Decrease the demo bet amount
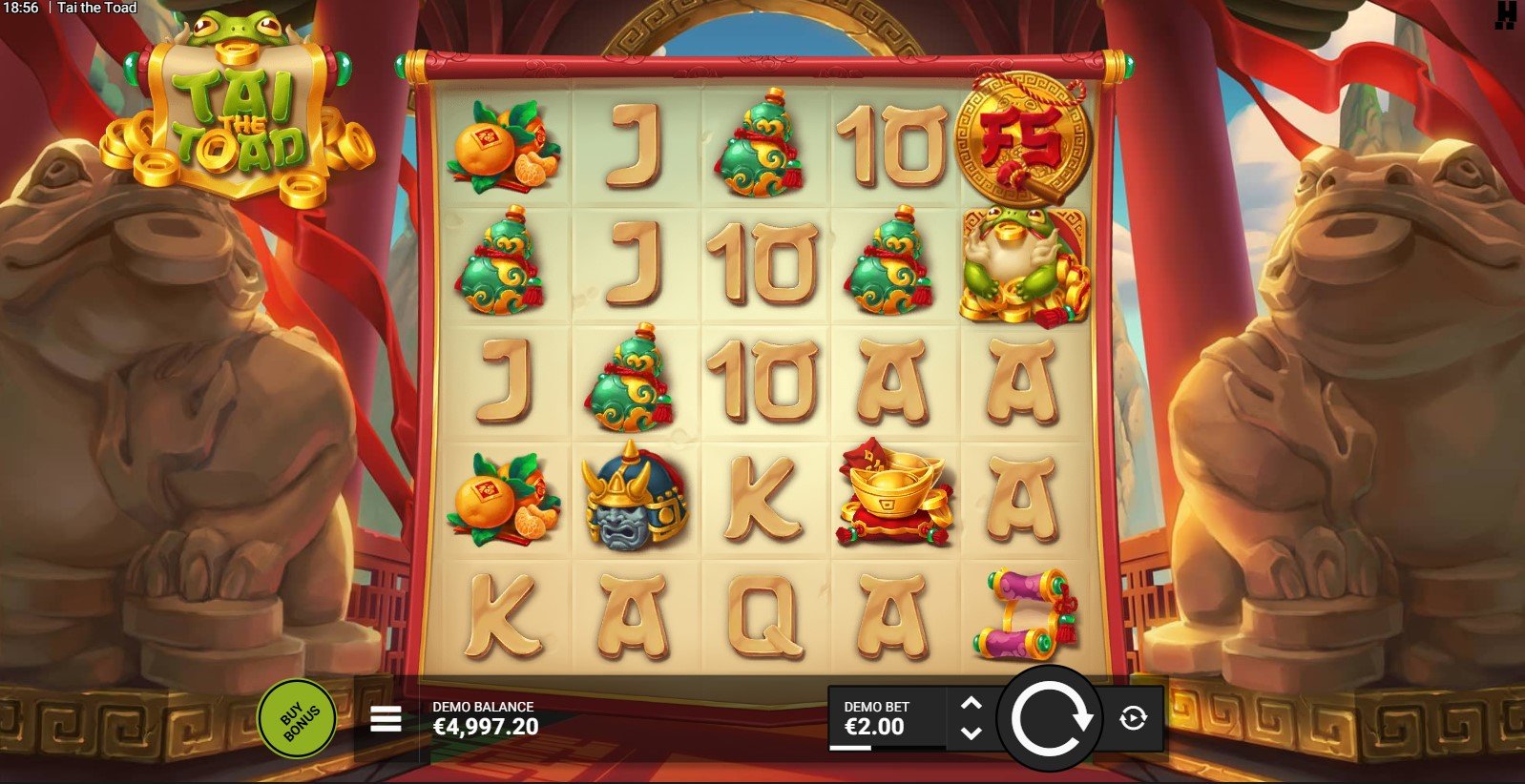 [971, 732]
